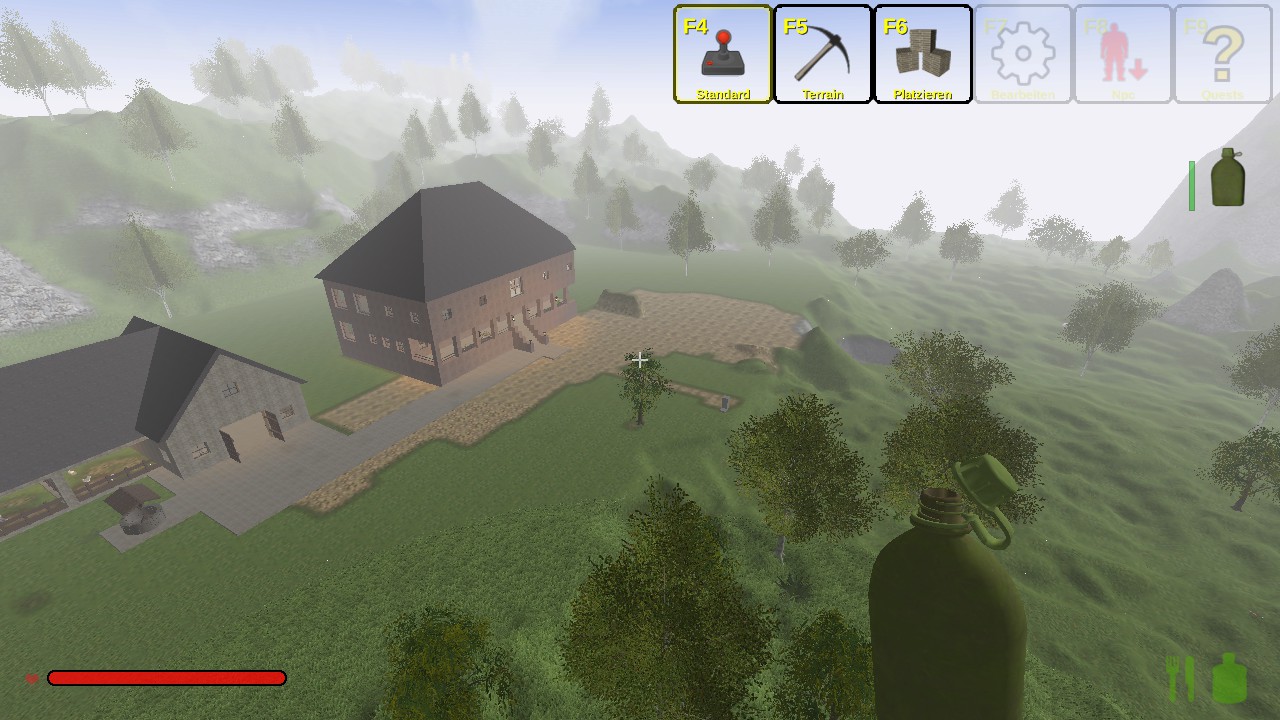1280x720 pixels.
Task: Click the canteen item icon below toolbar
Action: click(1227, 179)
